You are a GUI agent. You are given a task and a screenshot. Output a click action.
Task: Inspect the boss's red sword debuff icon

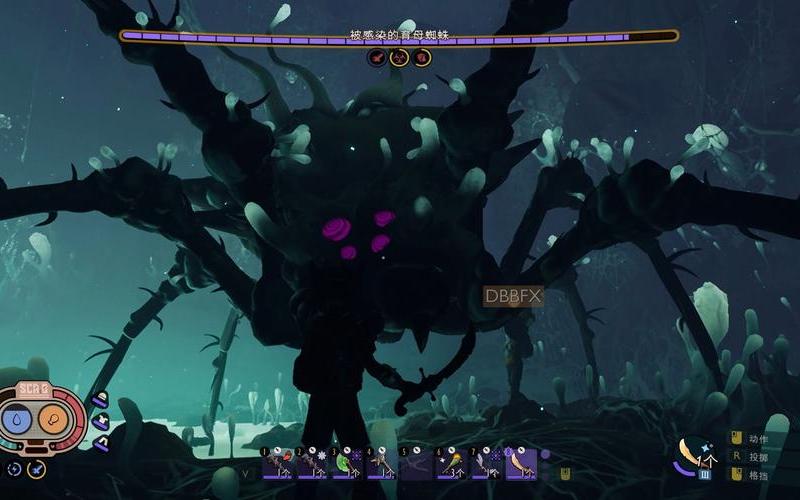378,58
